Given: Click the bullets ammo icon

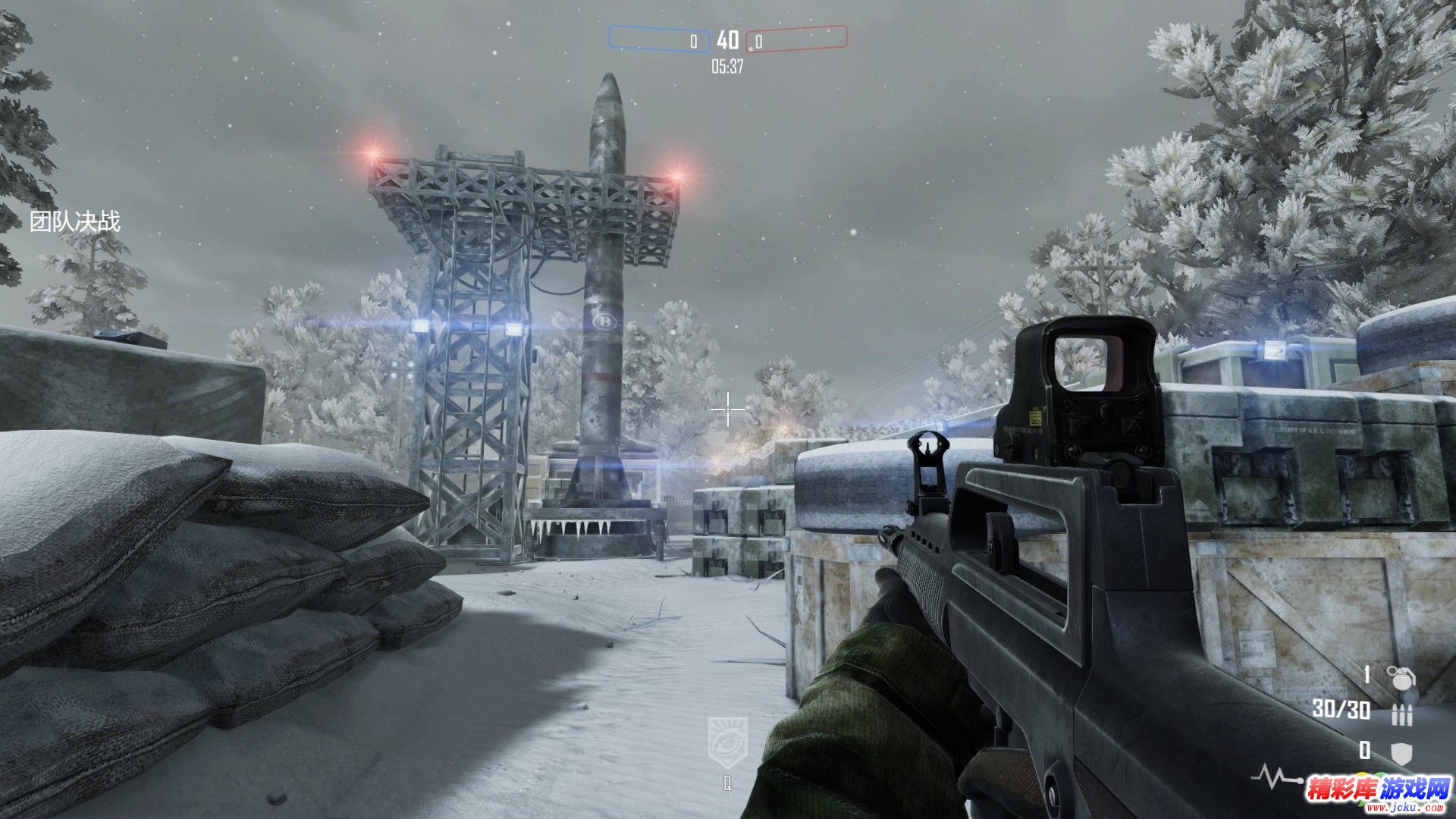Looking at the screenshot, I should (1402, 714).
